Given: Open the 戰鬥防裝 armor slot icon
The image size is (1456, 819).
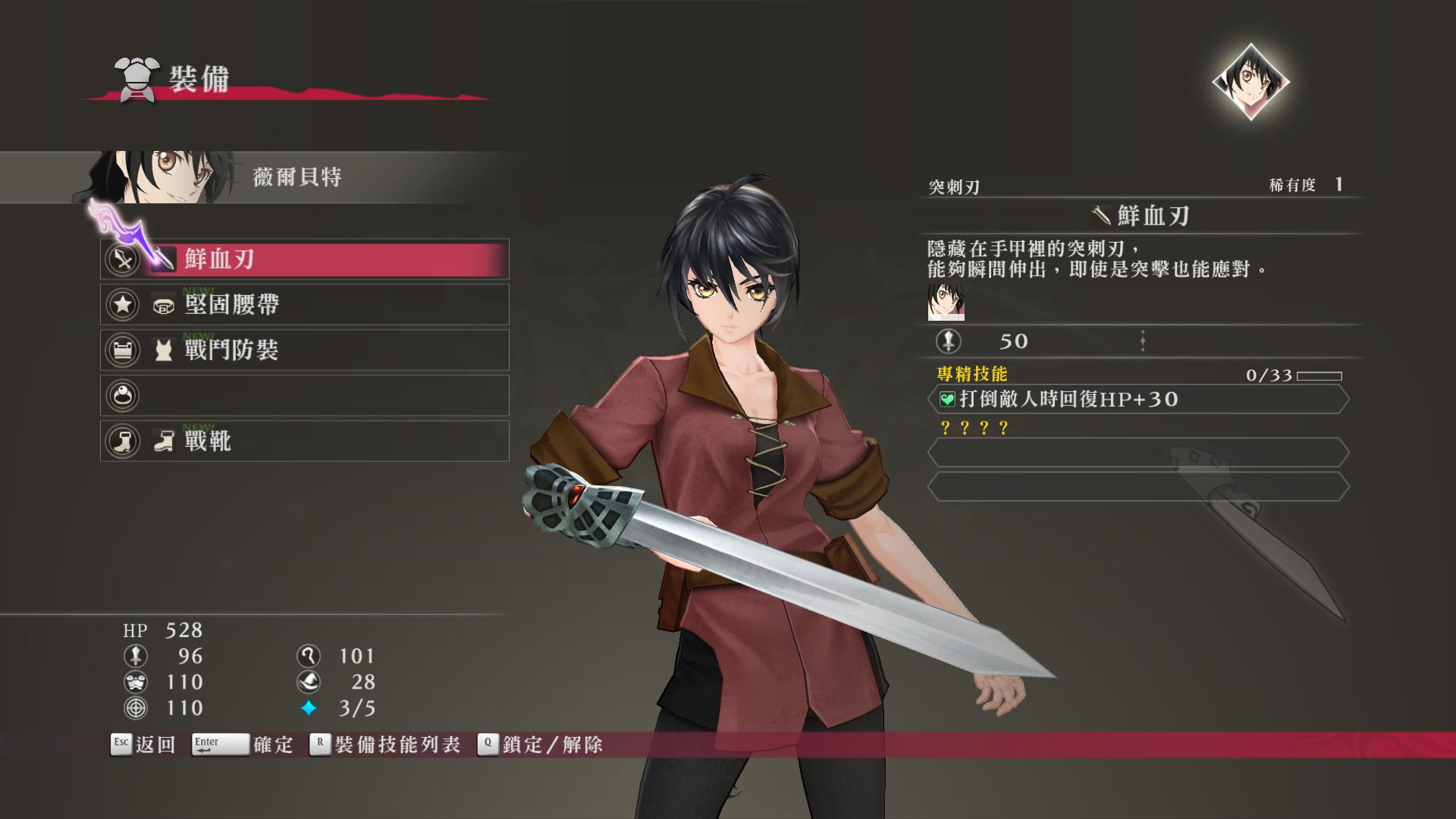Looking at the screenshot, I should click(121, 350).
